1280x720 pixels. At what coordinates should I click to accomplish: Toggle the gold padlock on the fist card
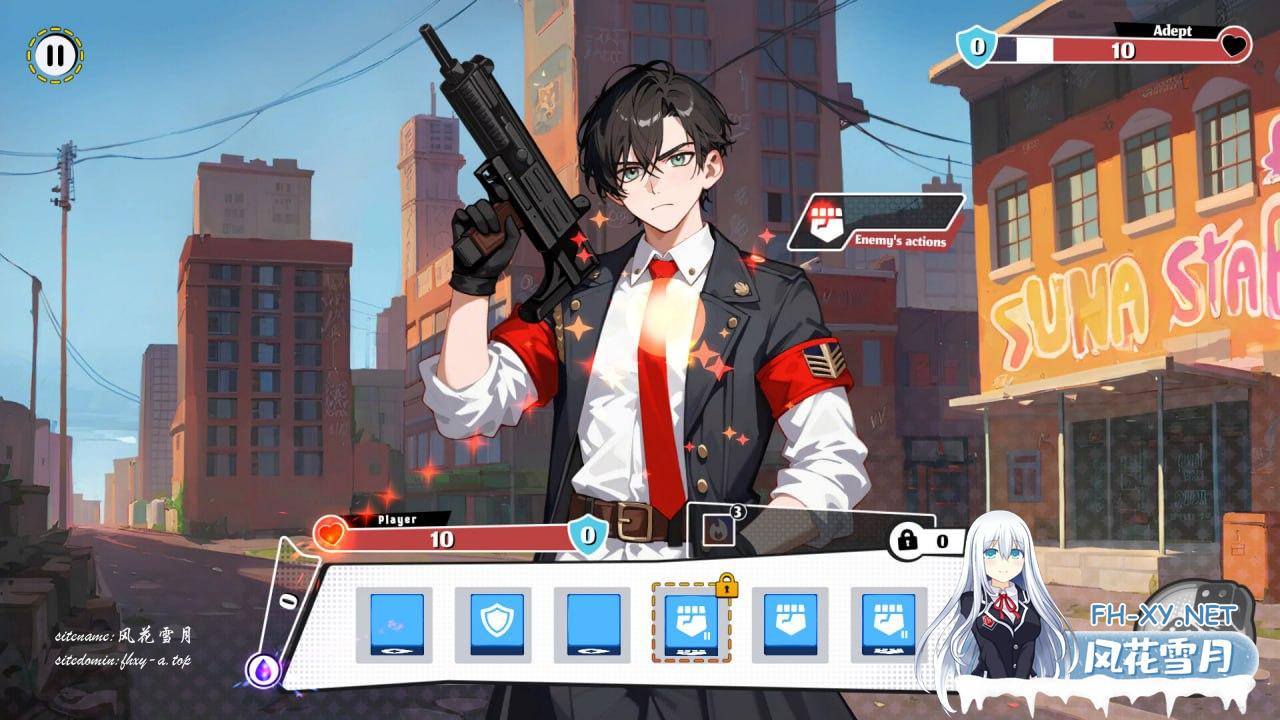coord(726,587)
